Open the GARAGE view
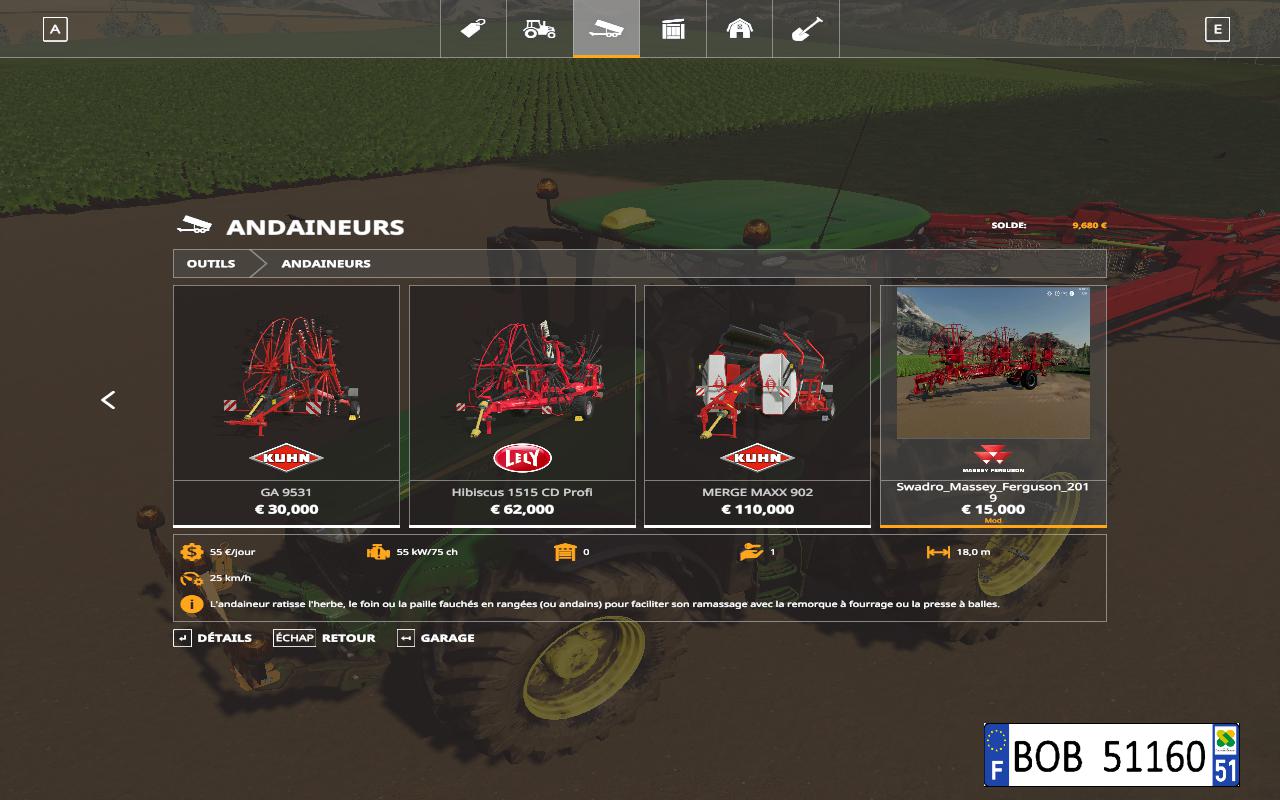The image size is (1280, 800). (436, 638)
